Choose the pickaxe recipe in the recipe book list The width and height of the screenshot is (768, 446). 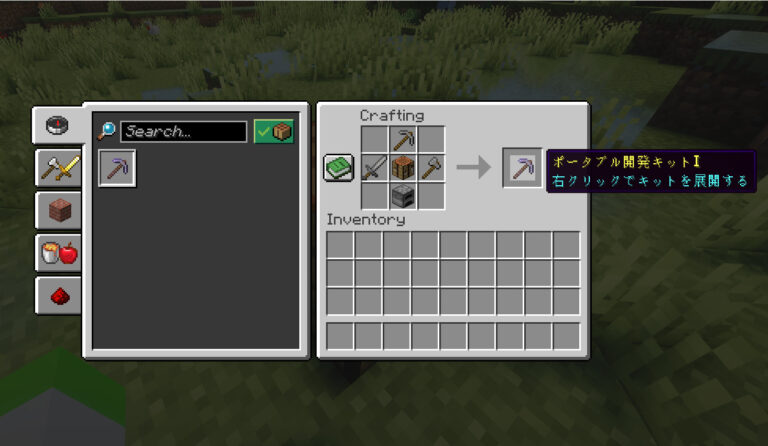coord(118,168)
